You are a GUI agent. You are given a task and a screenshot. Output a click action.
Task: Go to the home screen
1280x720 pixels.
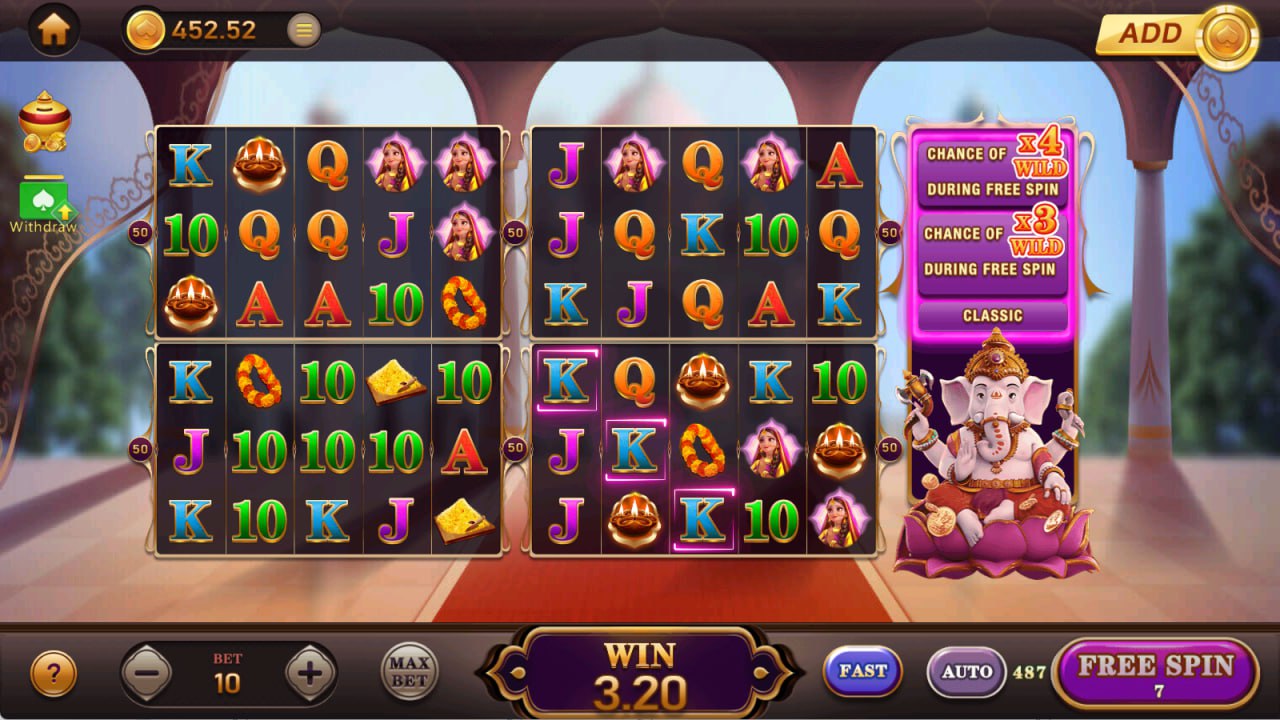(x=53, y=30)
